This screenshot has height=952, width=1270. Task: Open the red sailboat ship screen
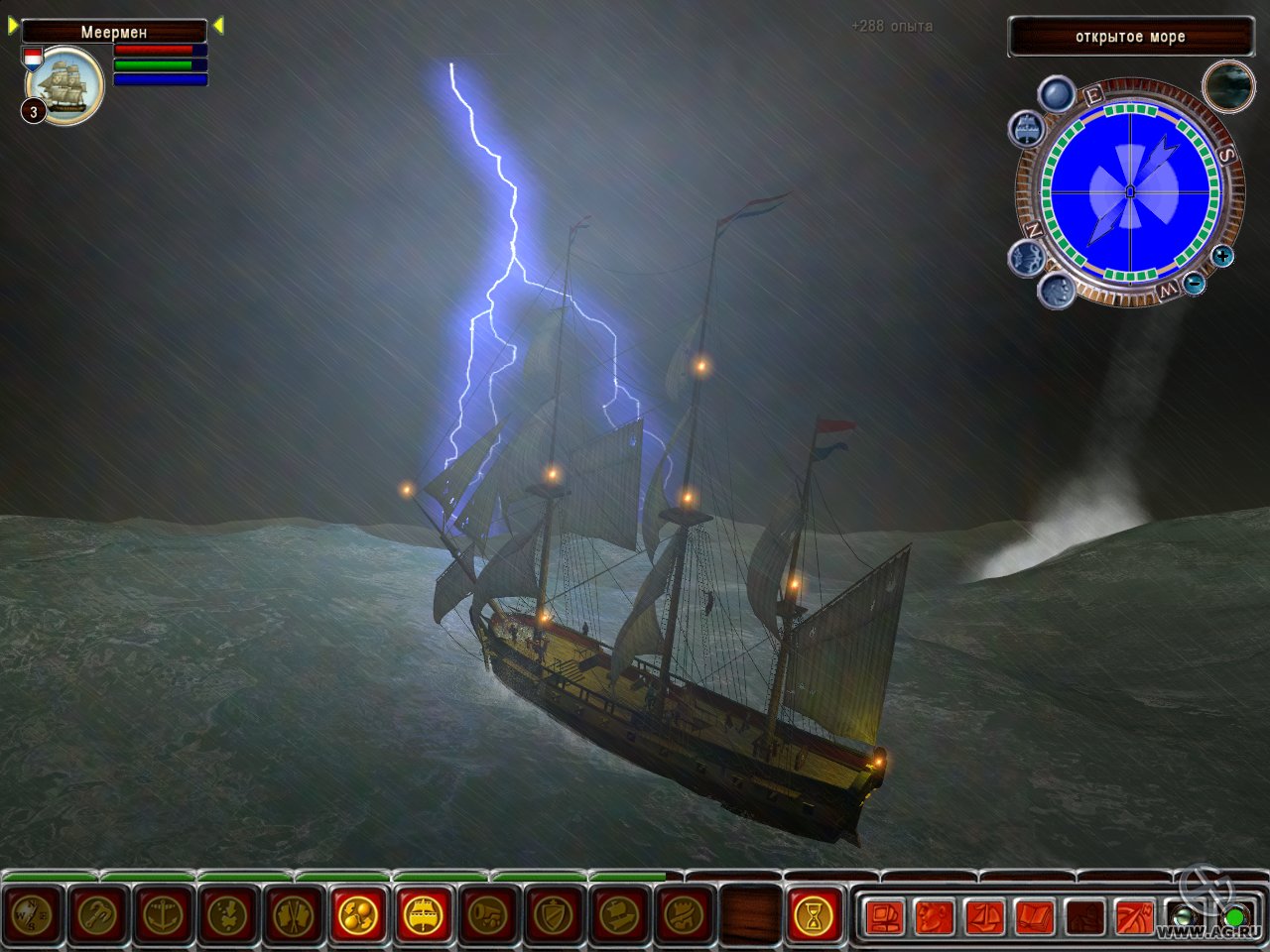click(x=985, y=917)
